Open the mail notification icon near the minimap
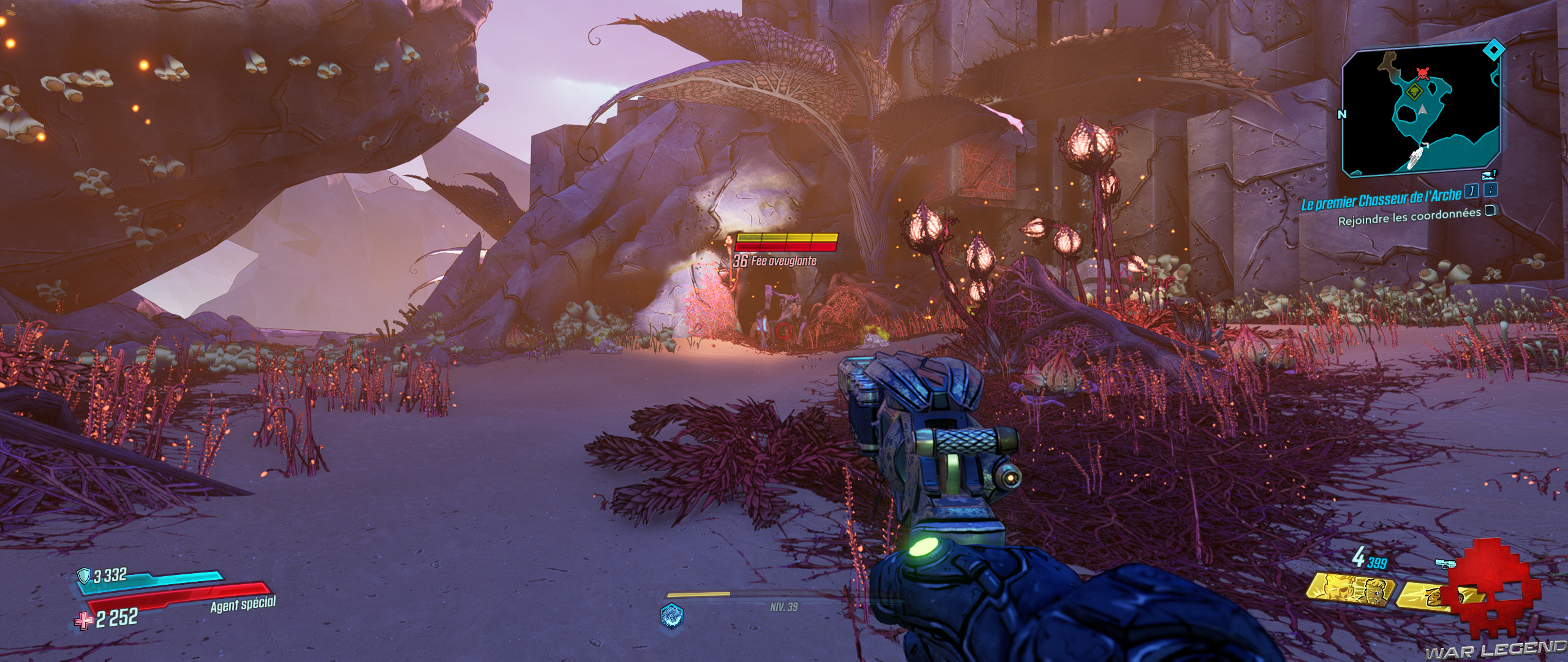 [1488, 175]
